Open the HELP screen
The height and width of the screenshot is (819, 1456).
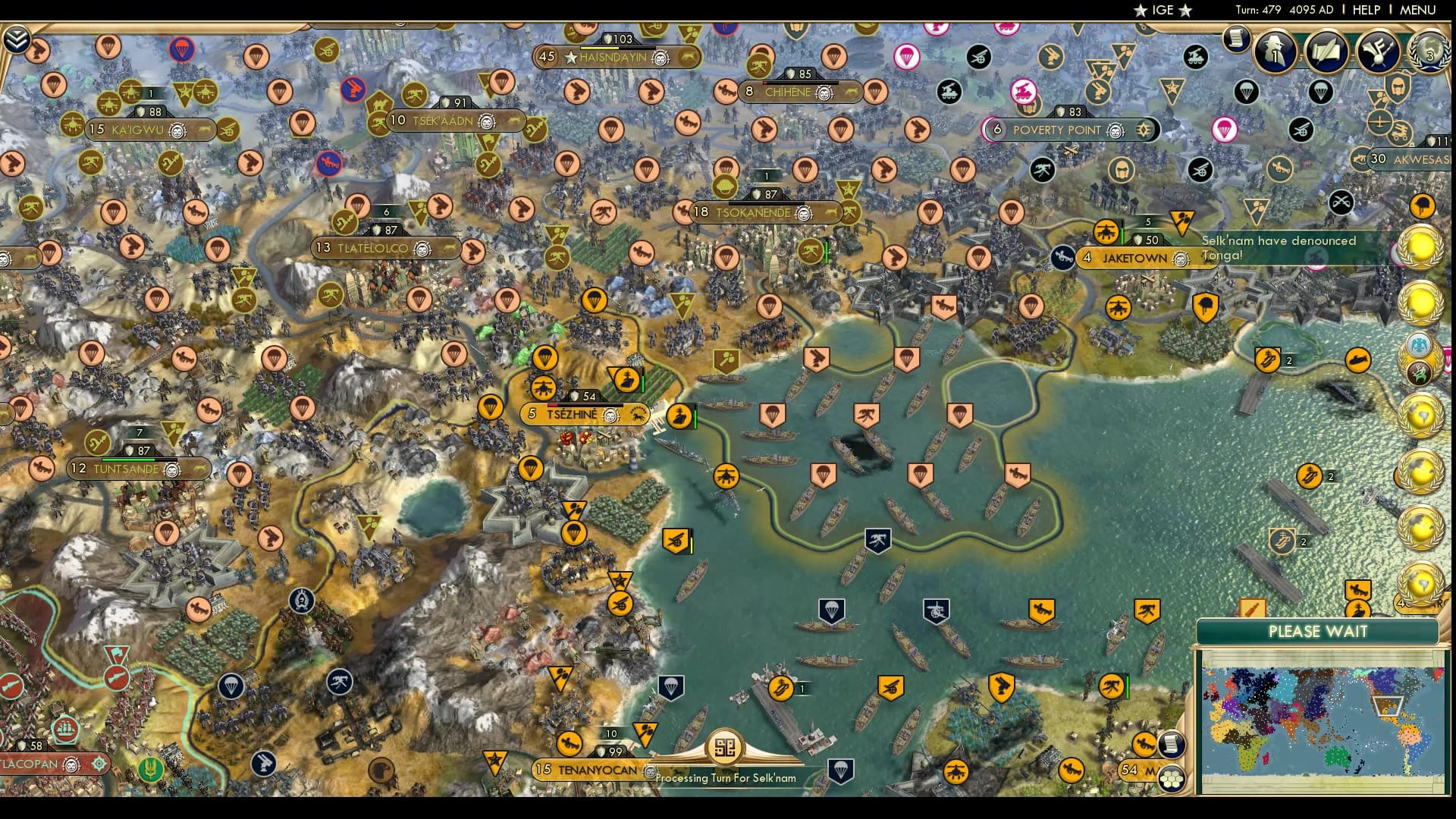click(1365, 11)
